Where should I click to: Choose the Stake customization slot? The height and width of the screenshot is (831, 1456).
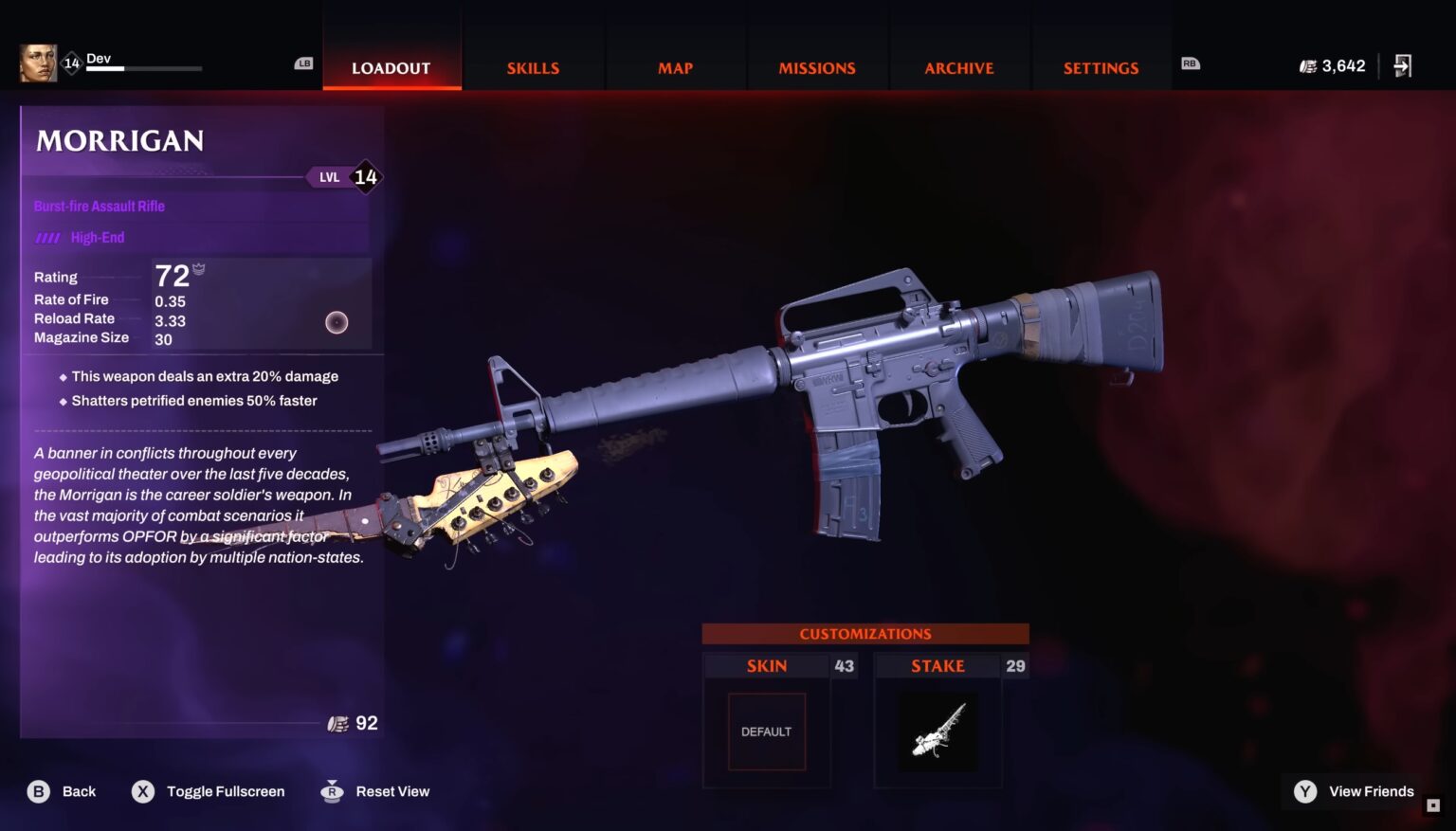(x=937, y=732)
